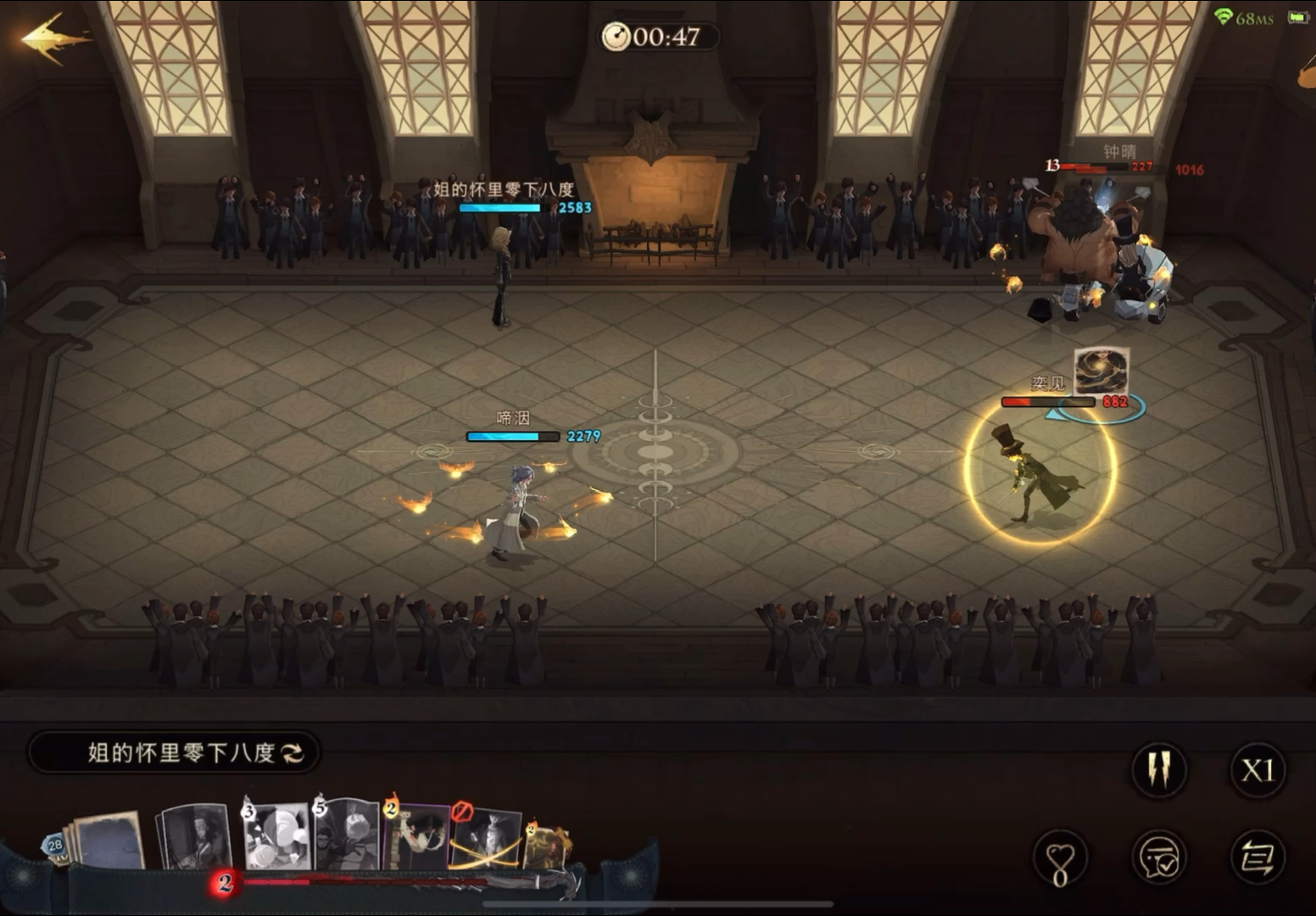The height and width of the screenshot is (916, 1316).
Task: Select the 3-cost card in hand
Action: pos(276,837)
